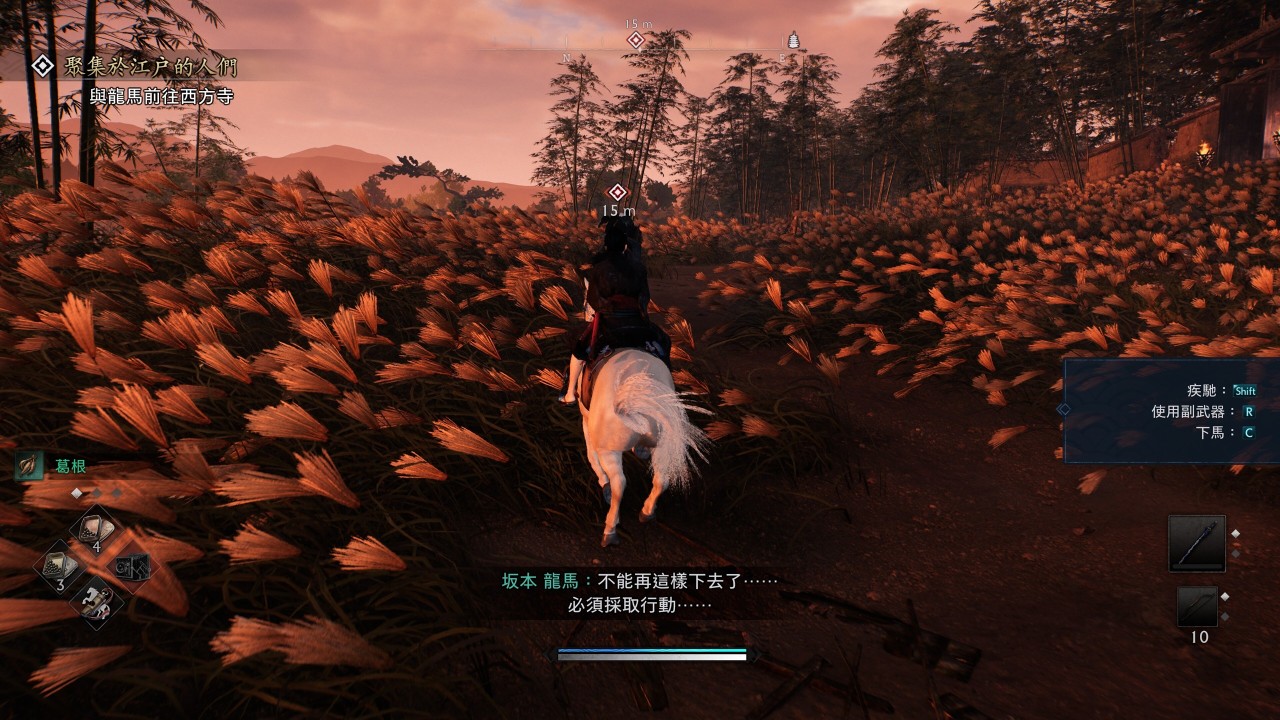Image resolution: width=1280 pixels, height=720 pixels.
Task: Activate the white horse whistle slot
Action: pos(97,602)
